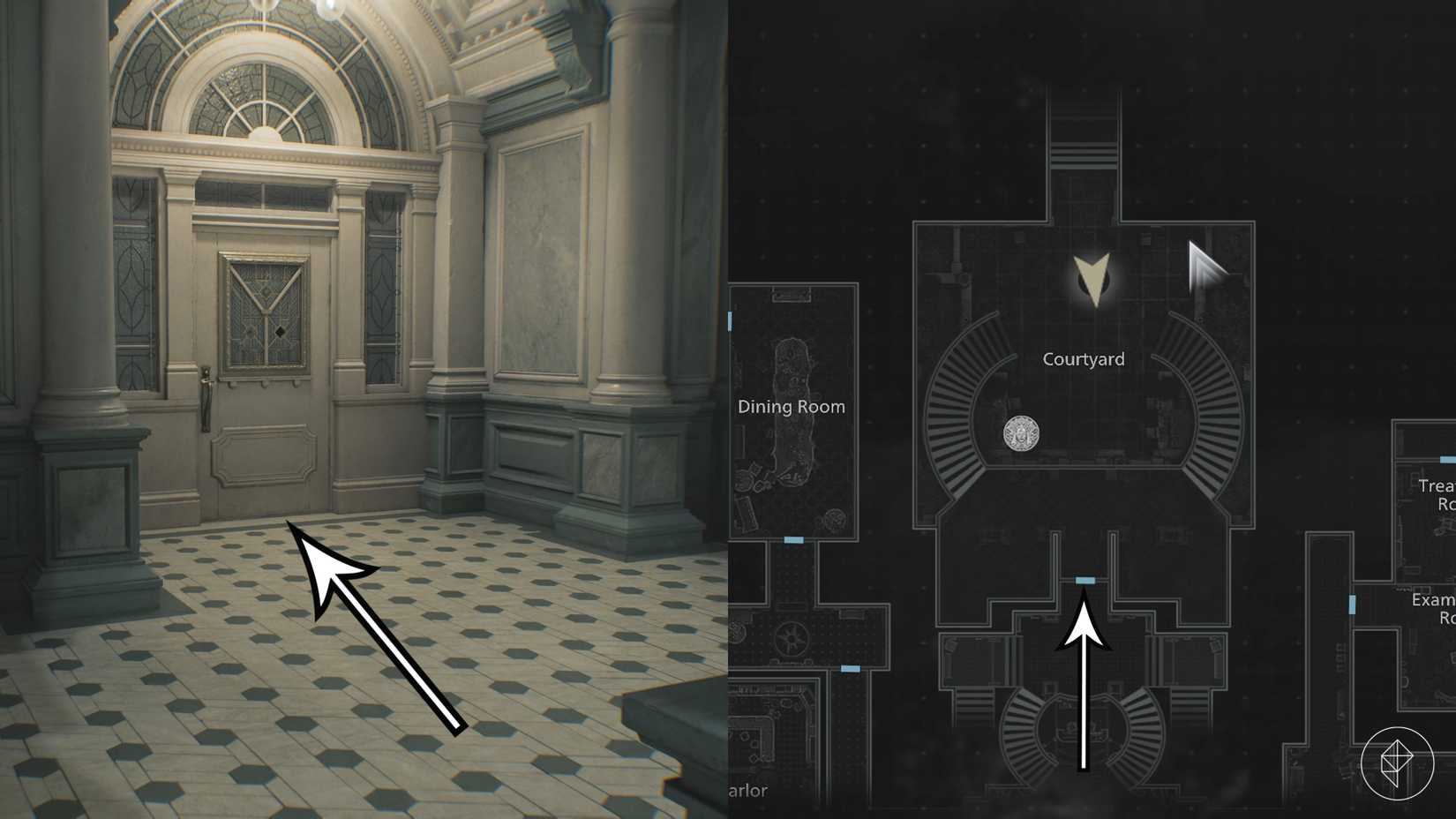This screenshot has width=1456, height=819.
Task: Select the blue door marker below the Courtyard
Action: tap(1086, 578)
